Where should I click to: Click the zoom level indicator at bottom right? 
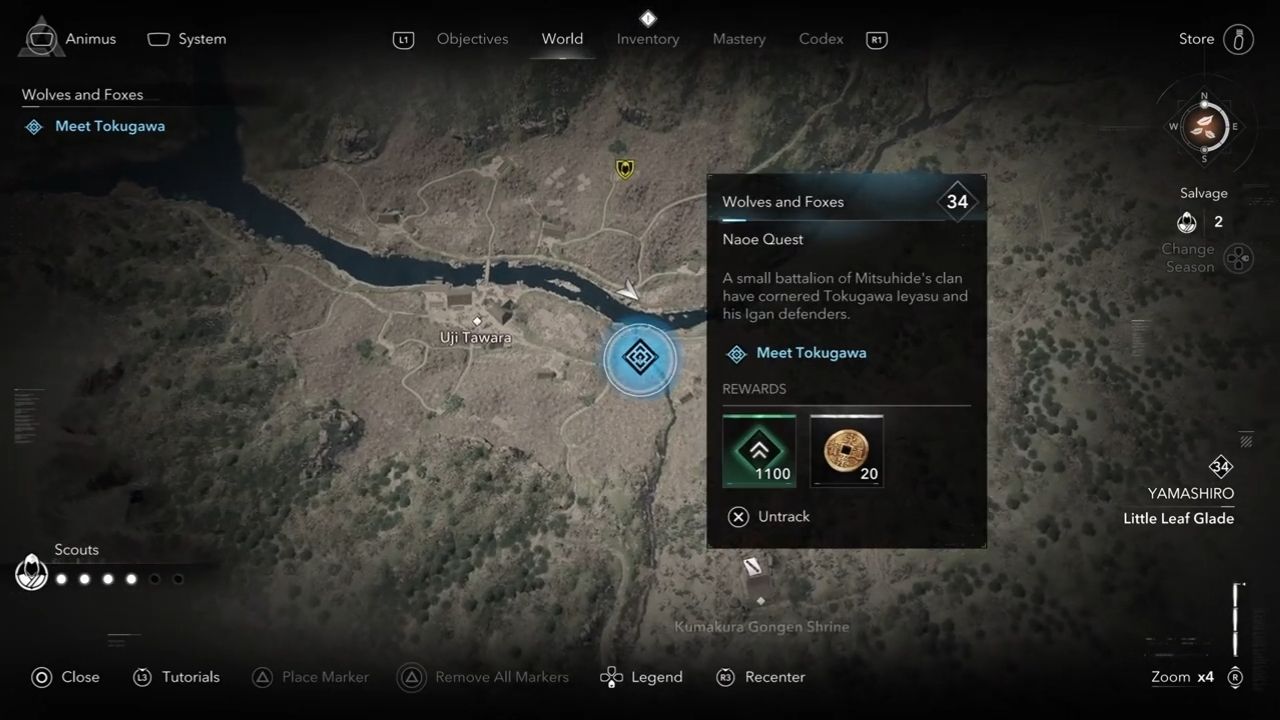pyautogui.click(x=1182, y=677)
